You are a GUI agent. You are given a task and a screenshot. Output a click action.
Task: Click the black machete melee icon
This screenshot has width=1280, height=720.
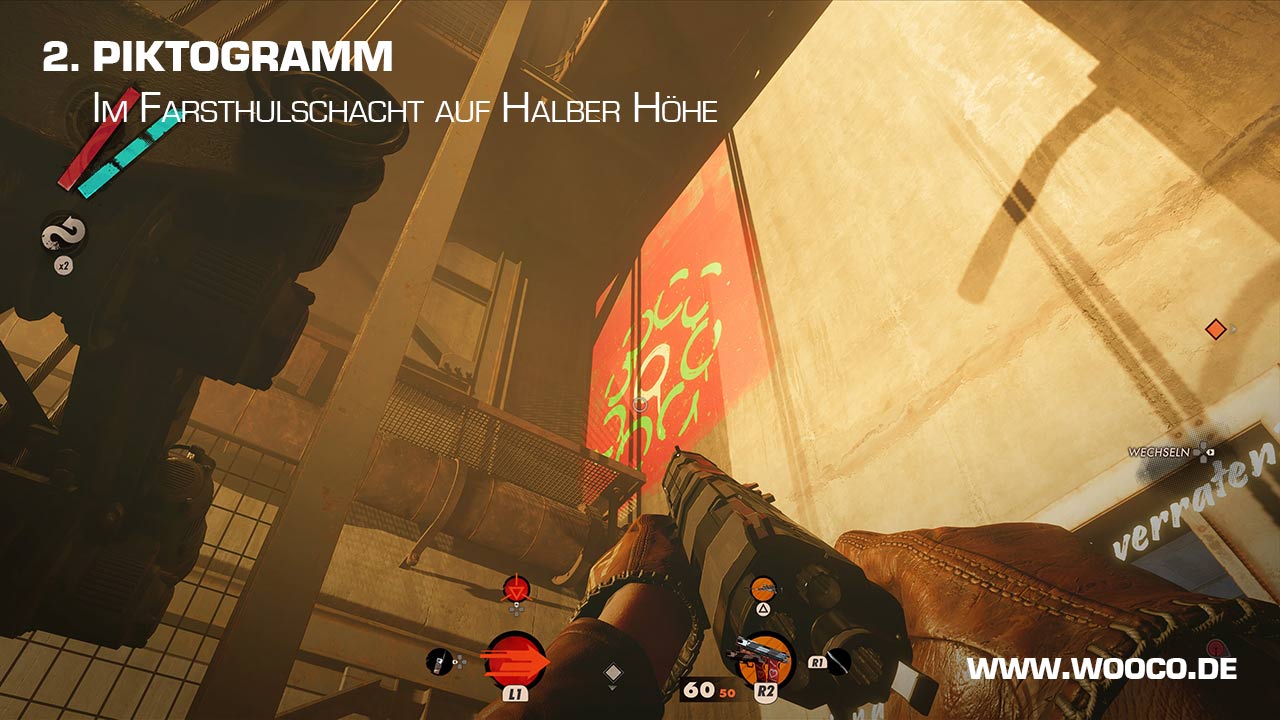(x=838, y=661)
